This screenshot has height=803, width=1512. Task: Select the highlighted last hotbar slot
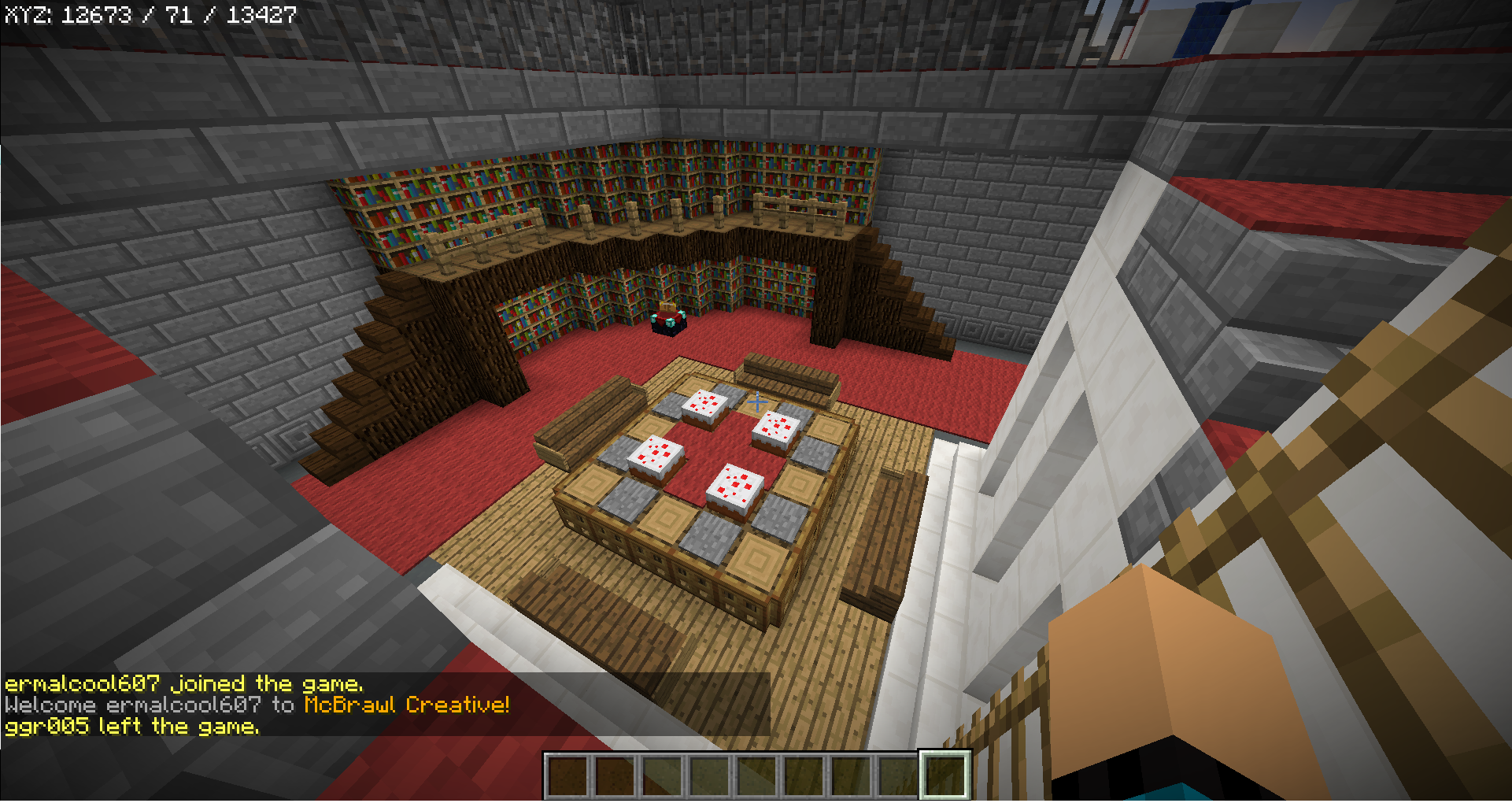tap(945, 775)
